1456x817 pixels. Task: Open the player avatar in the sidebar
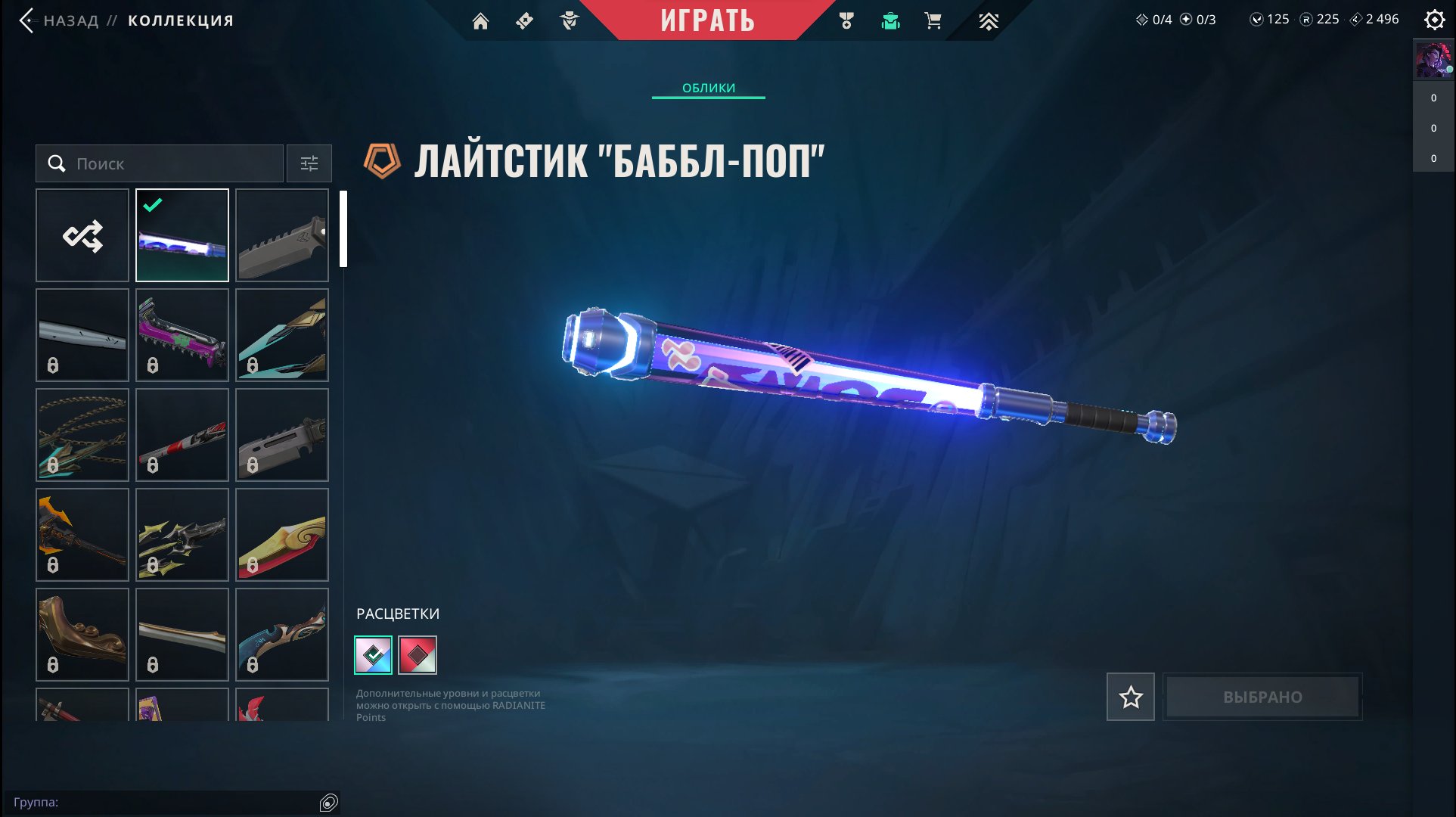pos(1433,61)
